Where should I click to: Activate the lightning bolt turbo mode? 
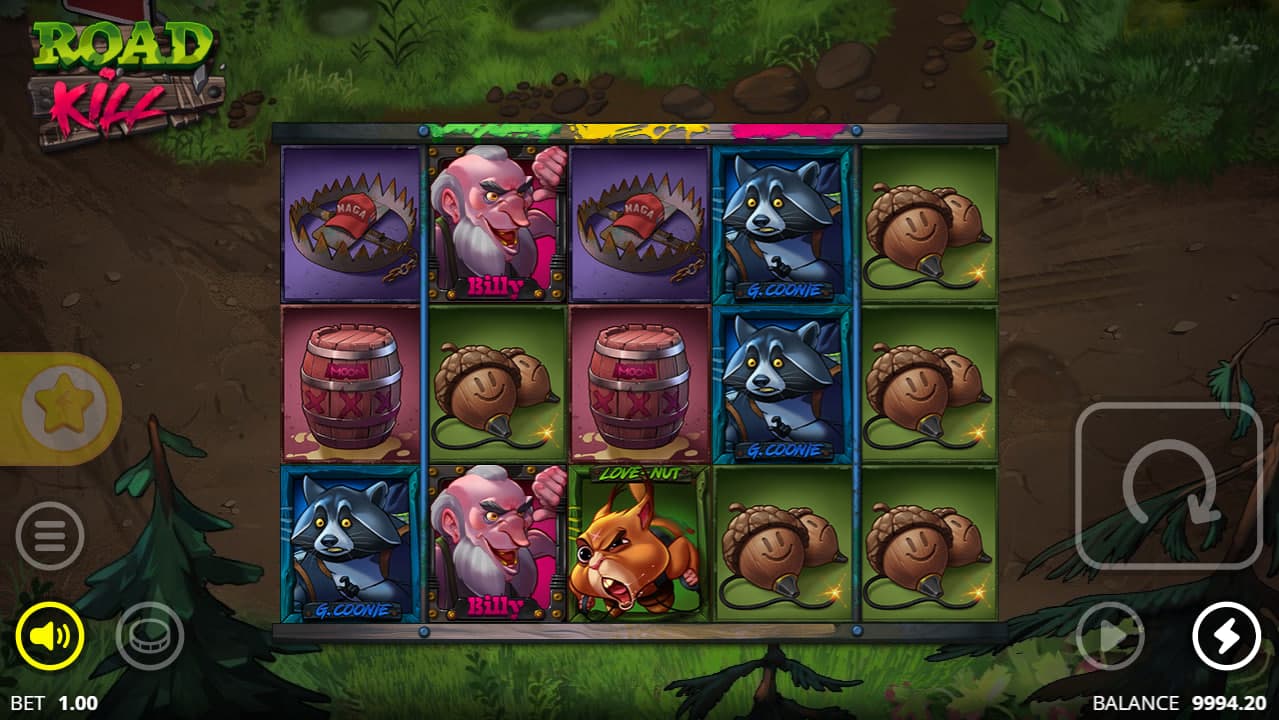[x=1226, y=636]
